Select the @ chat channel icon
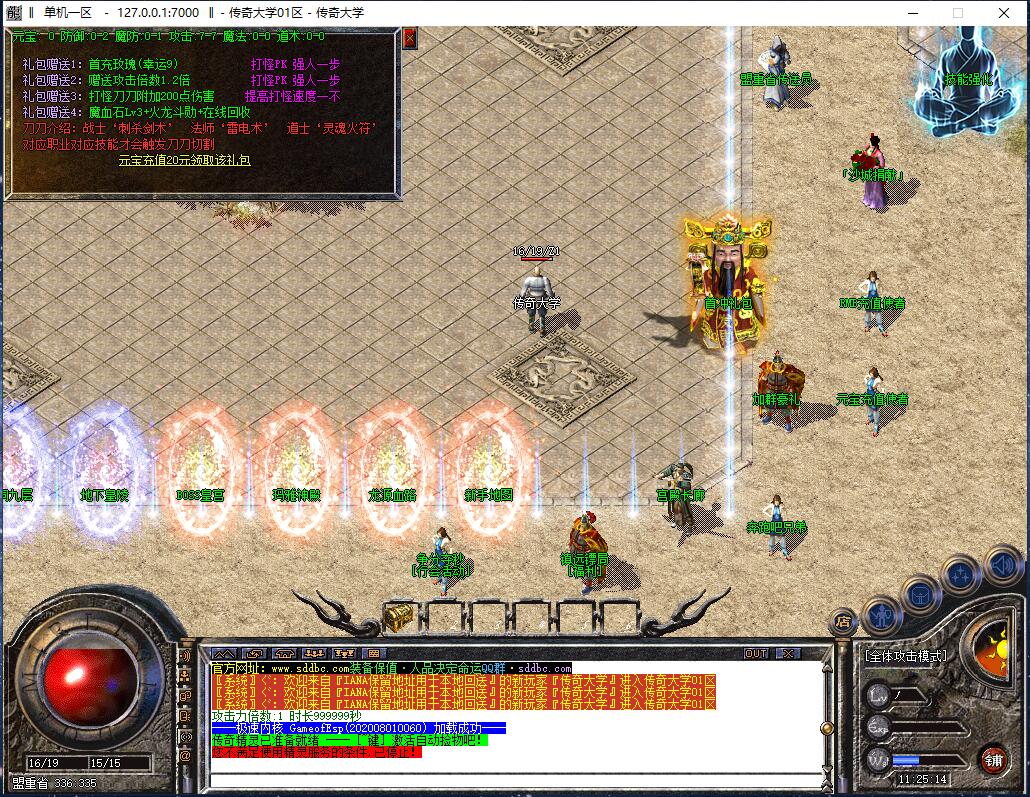 [x=185, y=757]
